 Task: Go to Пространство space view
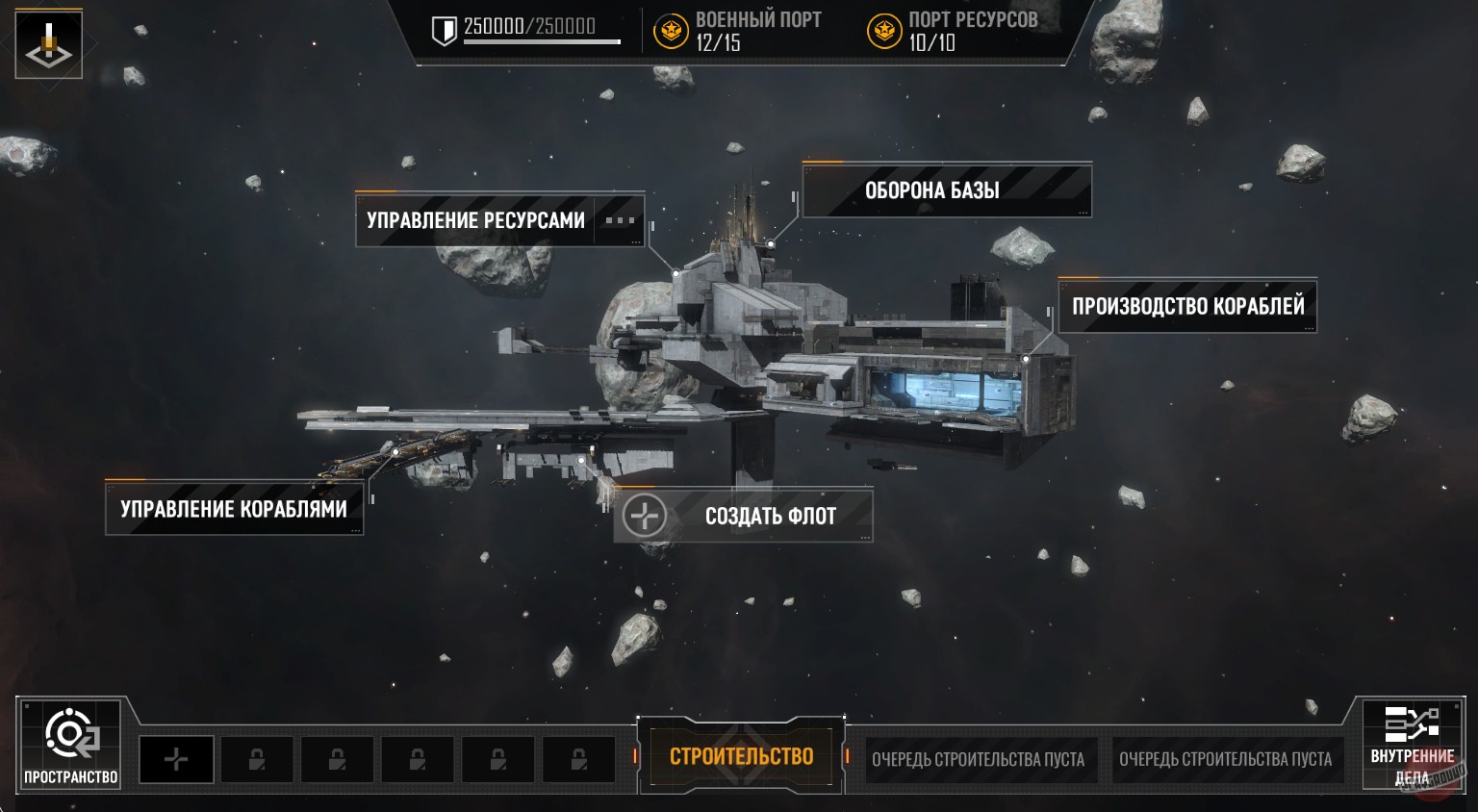[x=70, y=745]
